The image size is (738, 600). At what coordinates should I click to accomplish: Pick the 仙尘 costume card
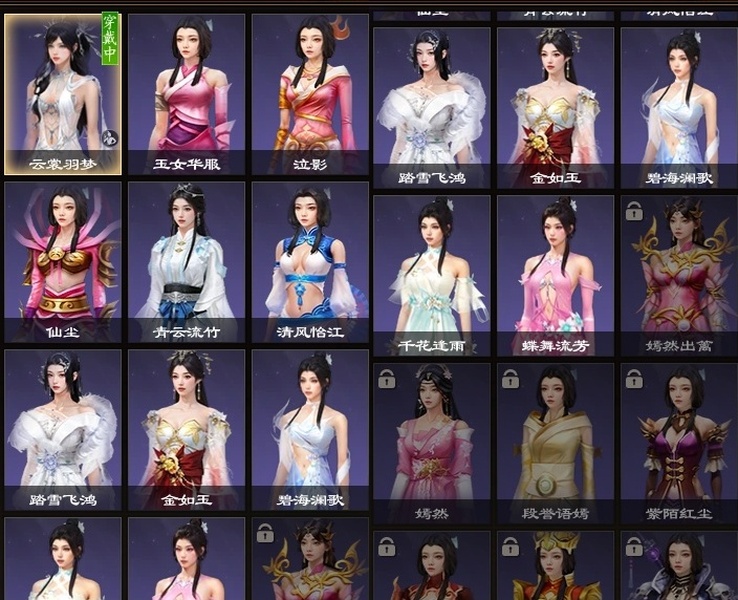(63, 262)
